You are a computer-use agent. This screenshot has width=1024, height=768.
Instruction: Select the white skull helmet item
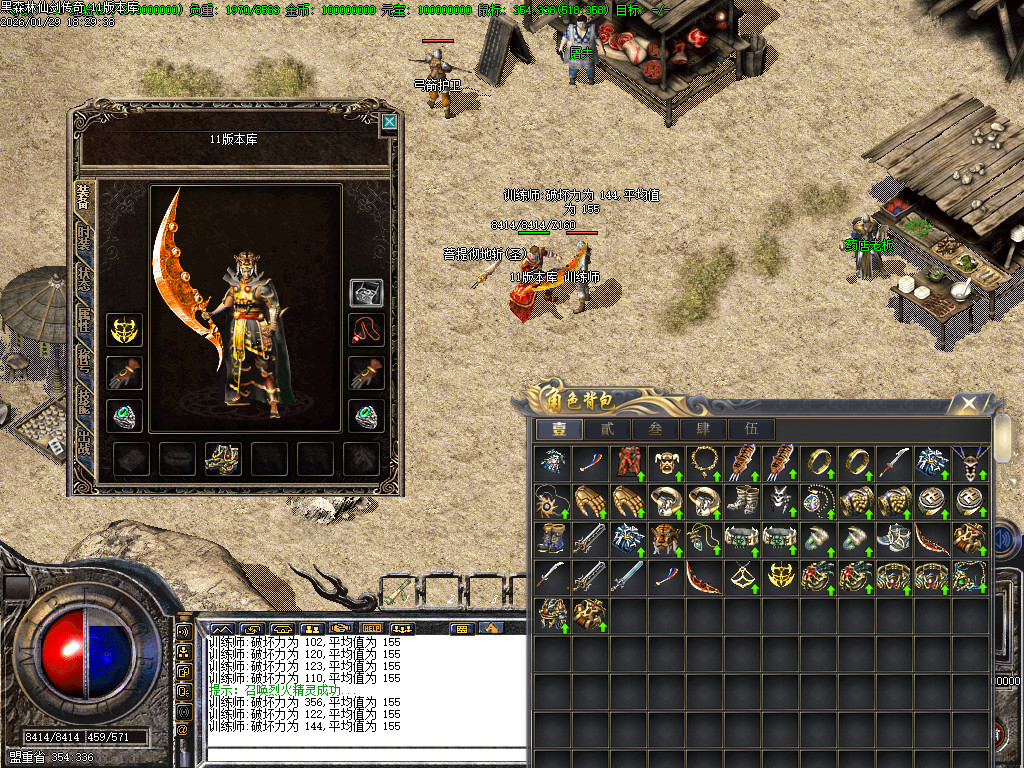[779, 500]
